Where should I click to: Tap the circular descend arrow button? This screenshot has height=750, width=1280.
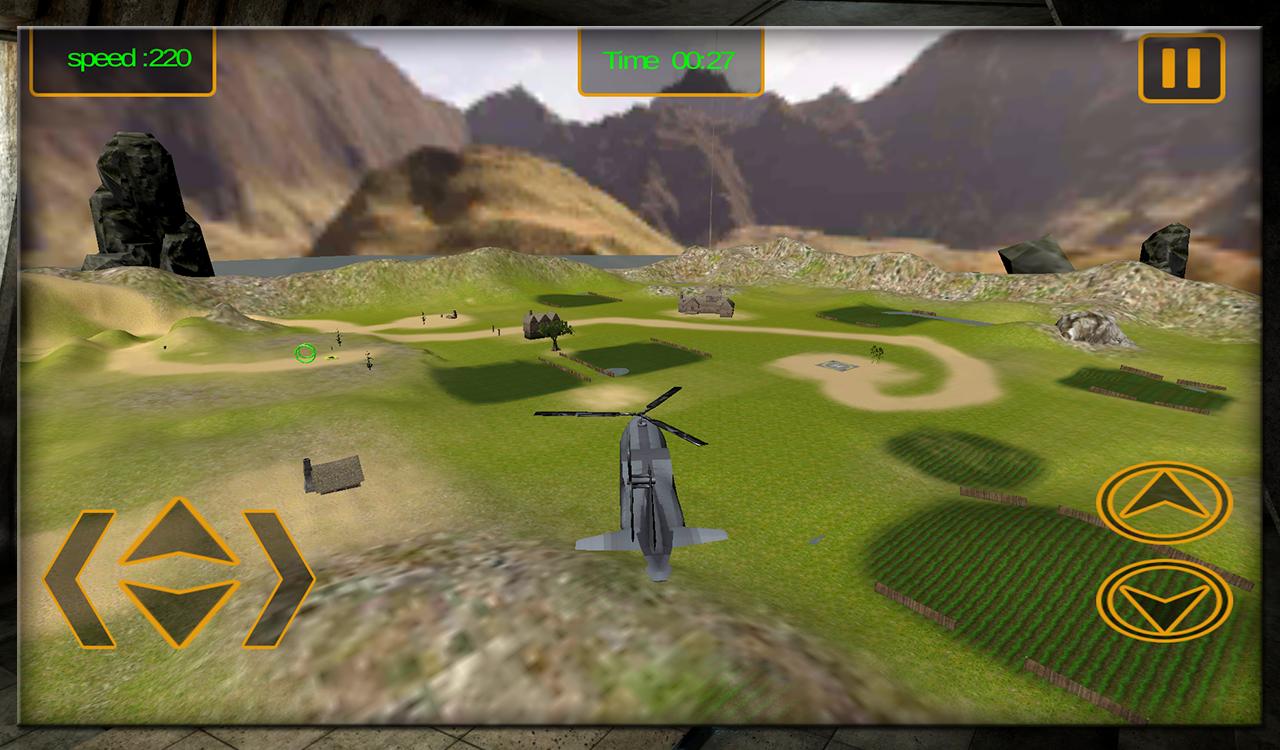(1163, 601)
